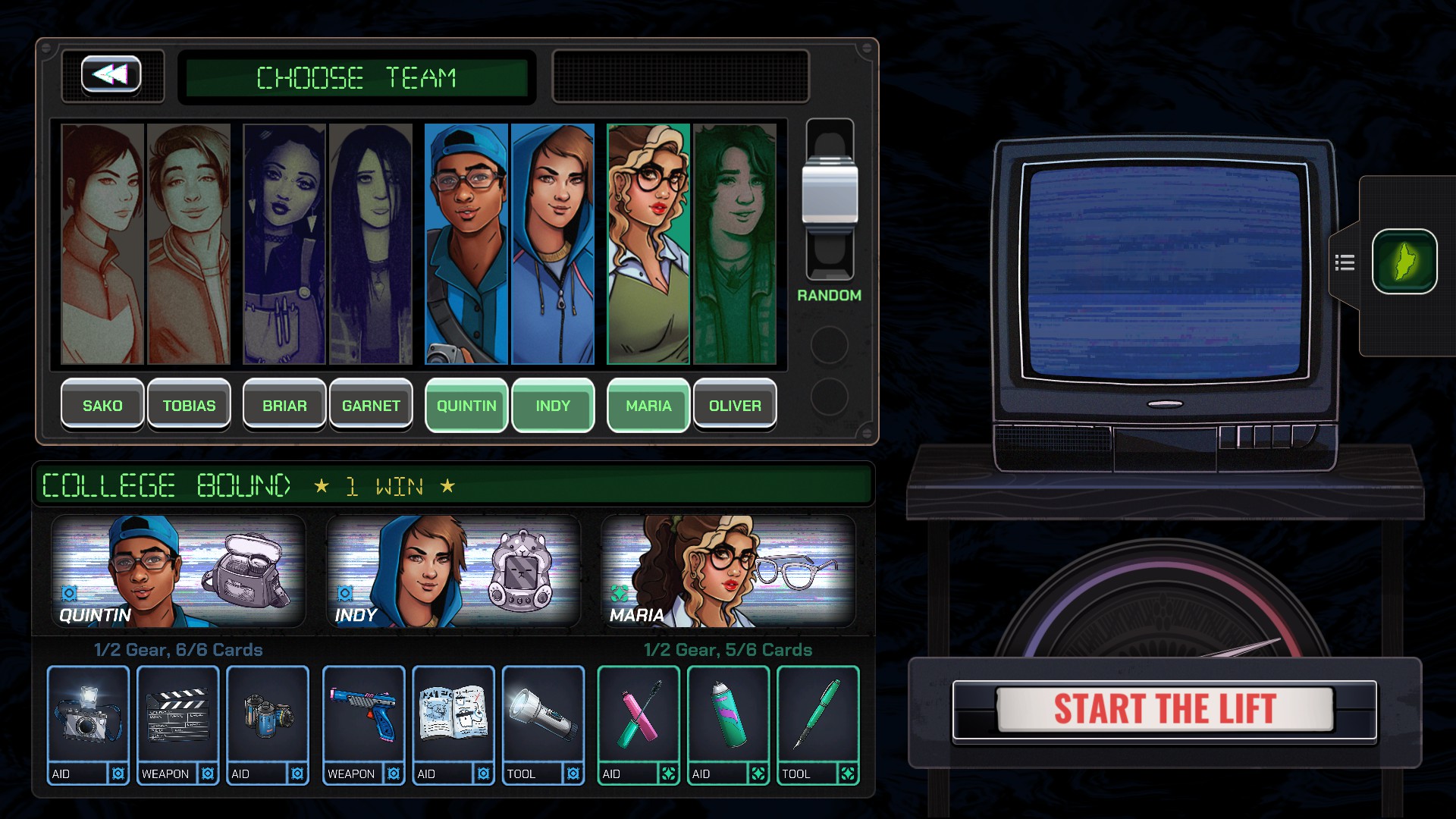This screenshot has height=819, width=1456.
Task: Select Sako's character portrait
Action: (x=102, y=244)
